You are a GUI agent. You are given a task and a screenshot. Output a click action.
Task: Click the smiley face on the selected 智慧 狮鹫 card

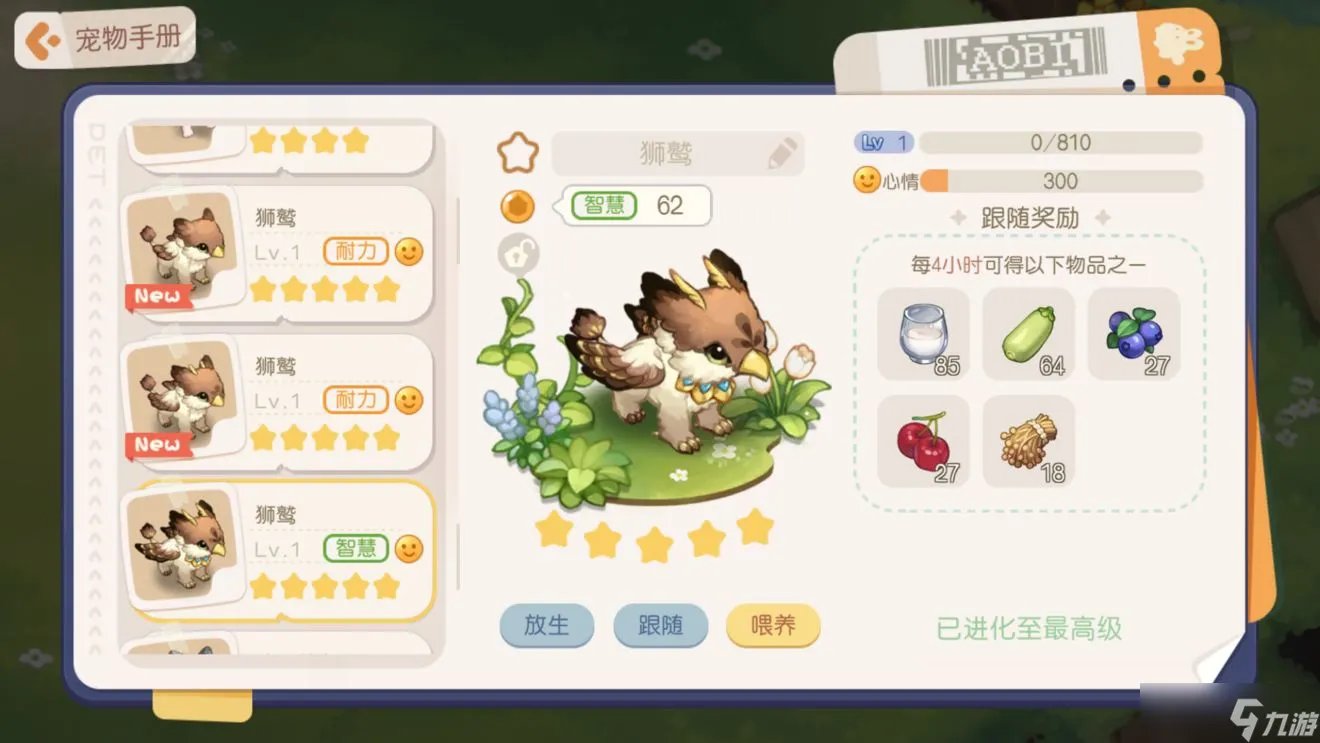tap(407, 547)
